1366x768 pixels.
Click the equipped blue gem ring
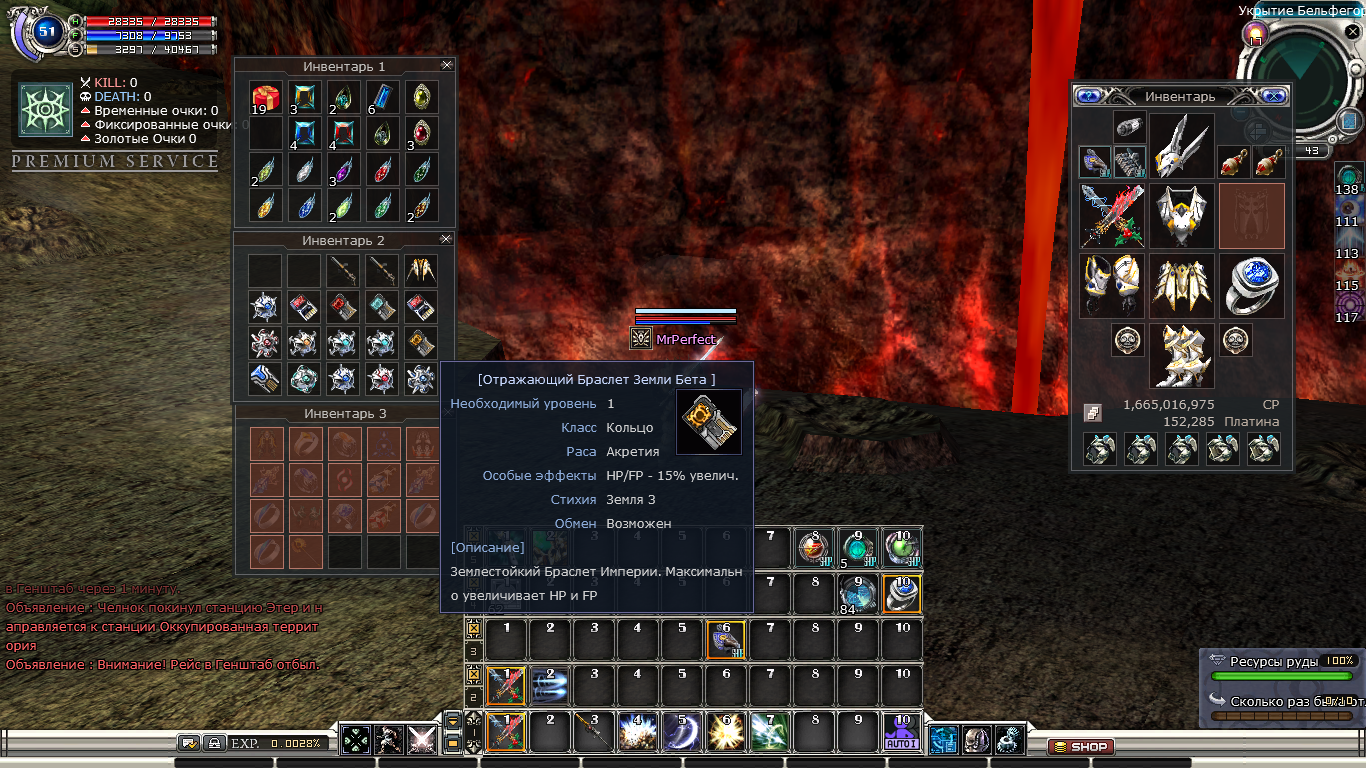click(1251, 285)
